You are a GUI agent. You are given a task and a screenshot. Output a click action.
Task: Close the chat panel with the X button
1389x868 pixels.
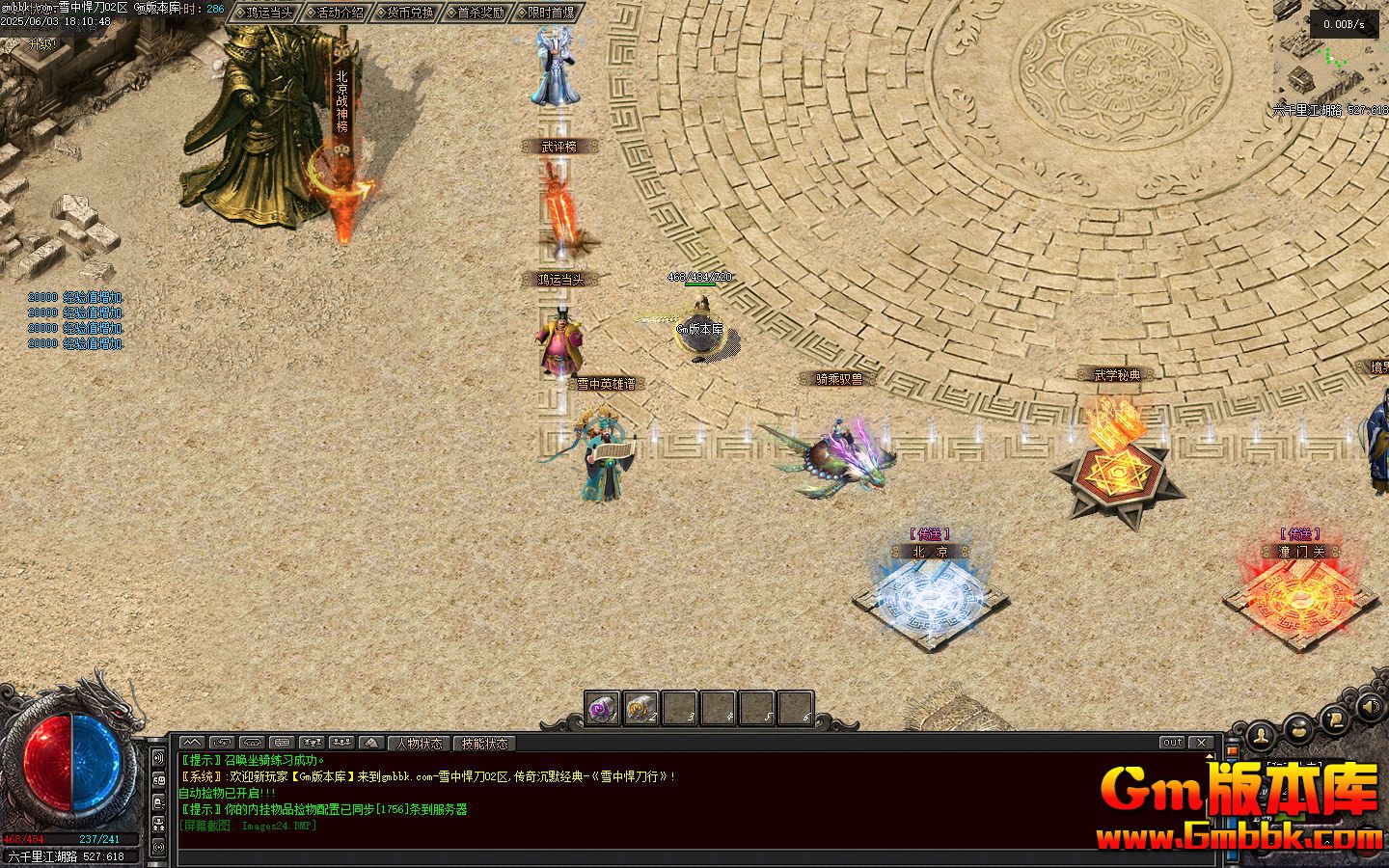pos(1202,743)
